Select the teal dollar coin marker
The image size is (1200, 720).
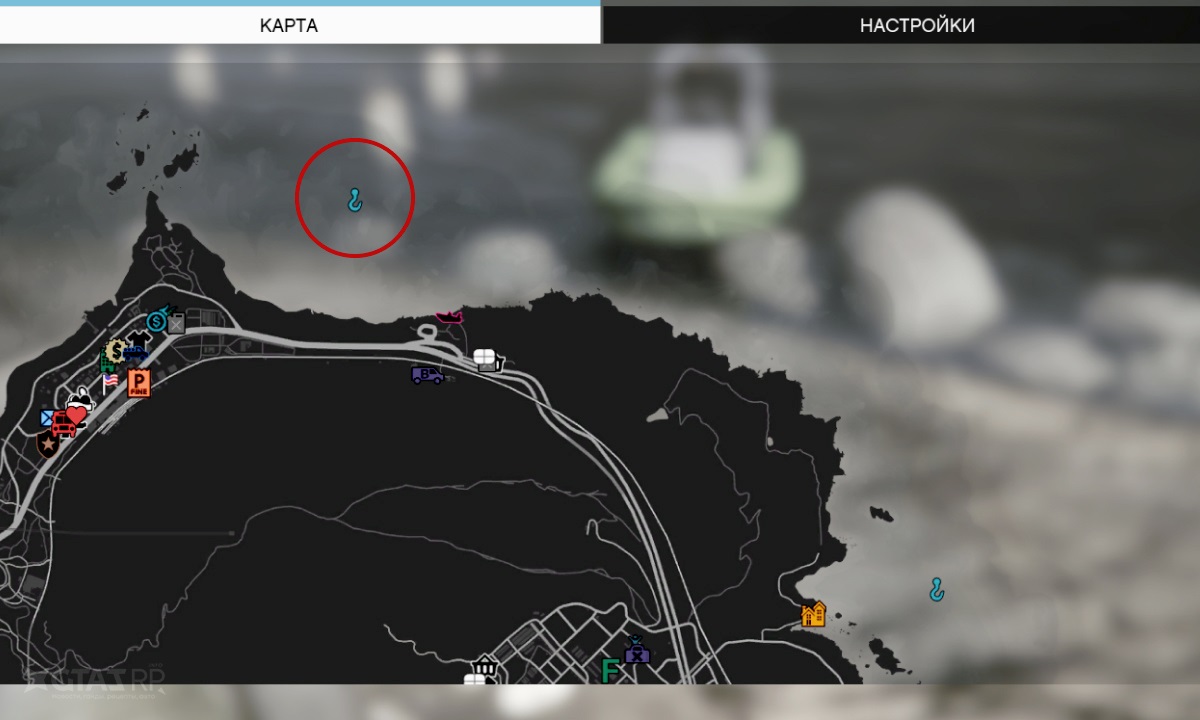156,321
